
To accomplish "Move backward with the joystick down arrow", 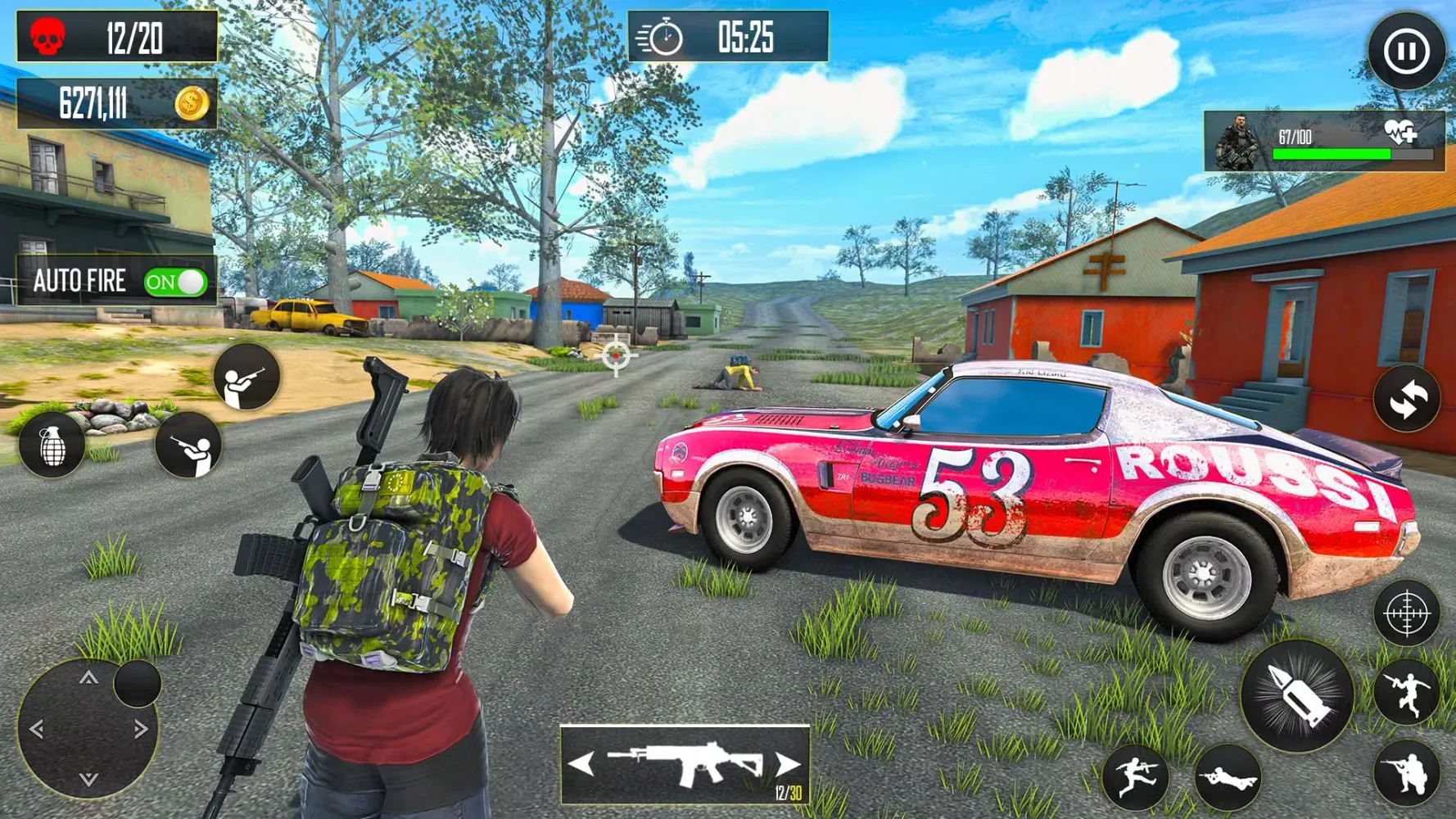I will coord(88,780).
